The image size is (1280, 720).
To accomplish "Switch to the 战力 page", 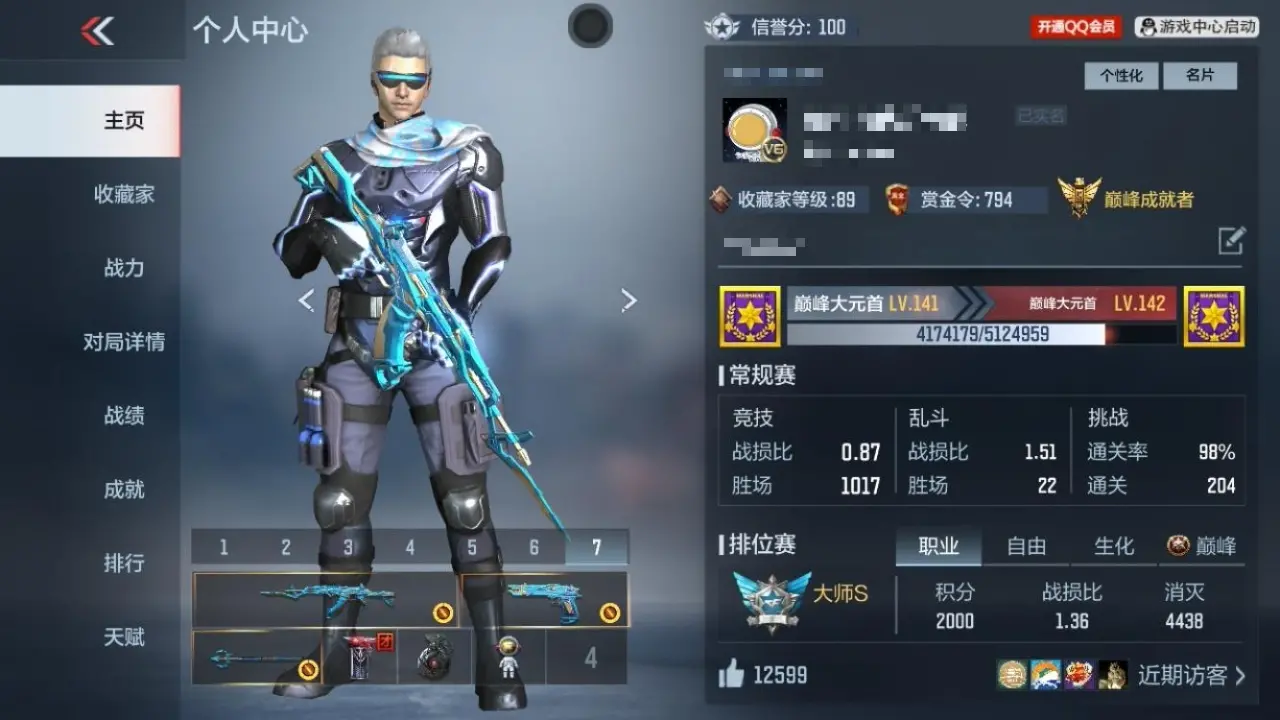I will 124,268.
